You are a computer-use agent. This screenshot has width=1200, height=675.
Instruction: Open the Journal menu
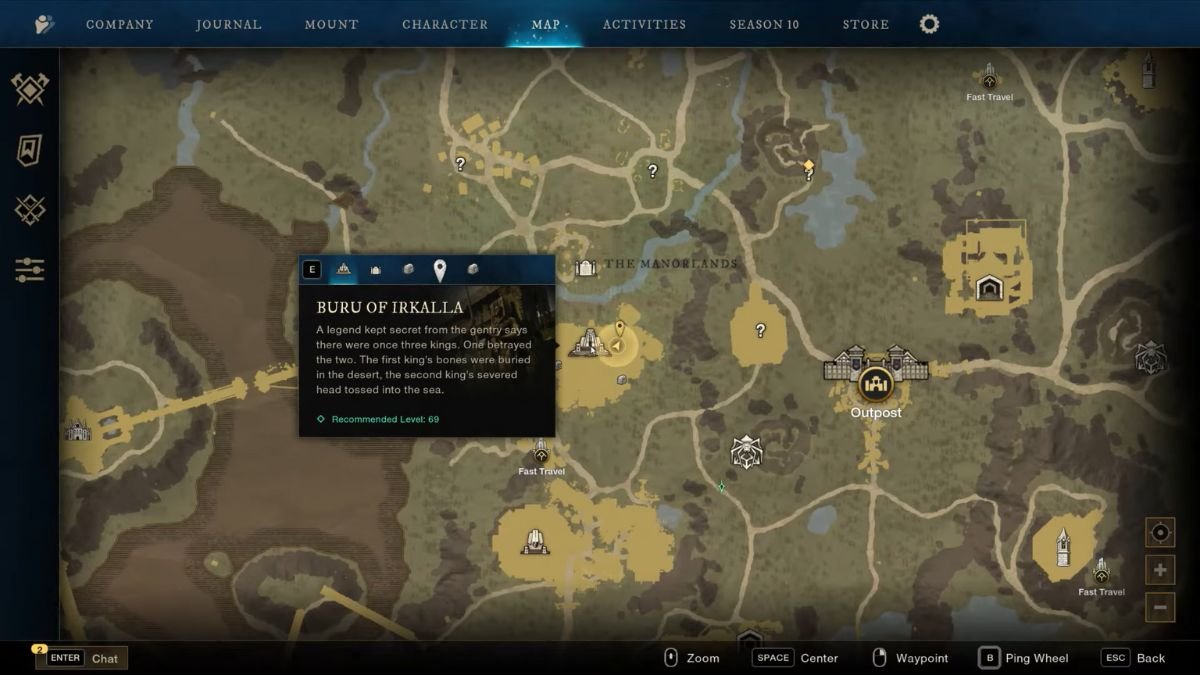click(229, 24)
